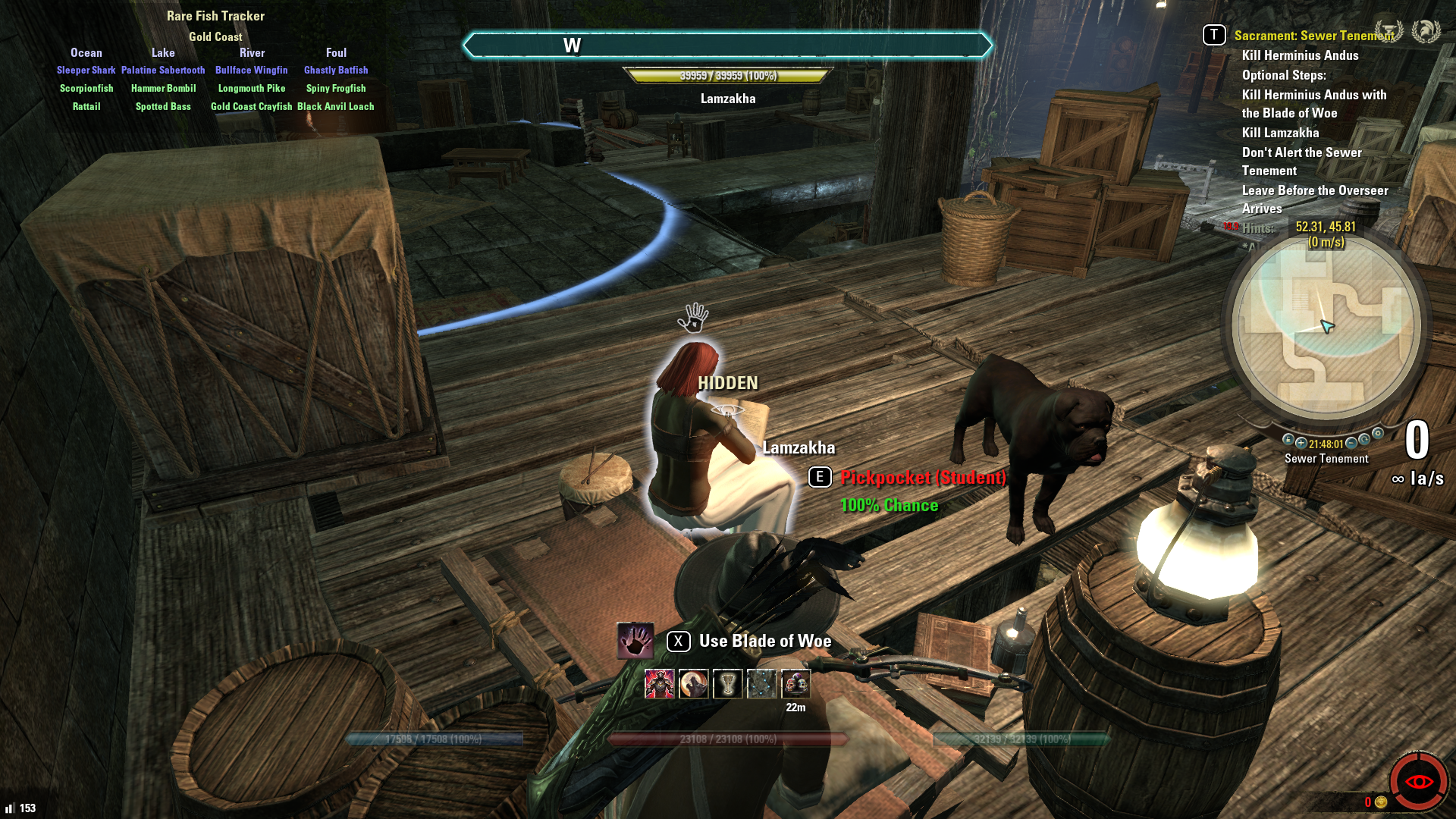The image size is (1456, 819).
Task: Select Gold Coast Crayfish in River column
Action: (251, 107)
